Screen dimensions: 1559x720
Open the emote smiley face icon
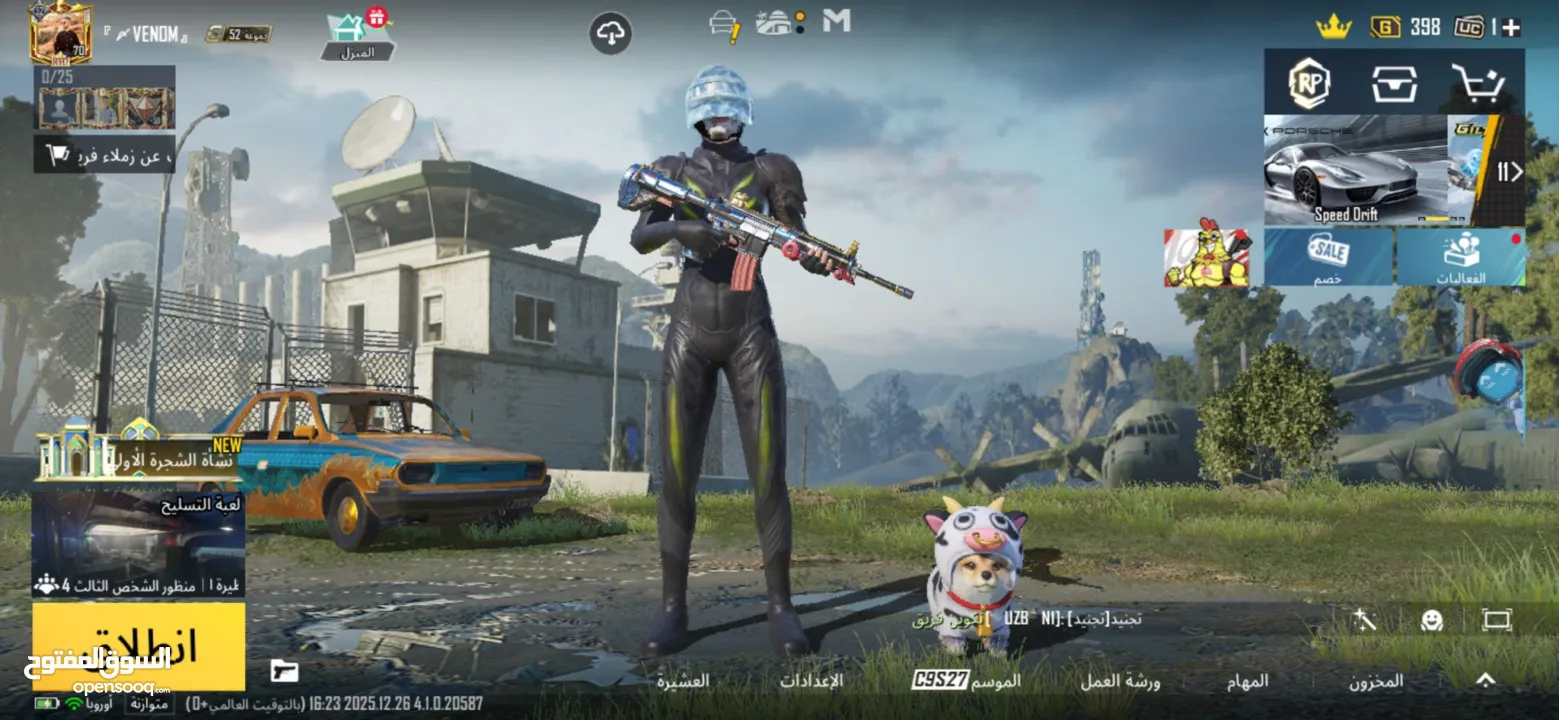coord(1432,620)
